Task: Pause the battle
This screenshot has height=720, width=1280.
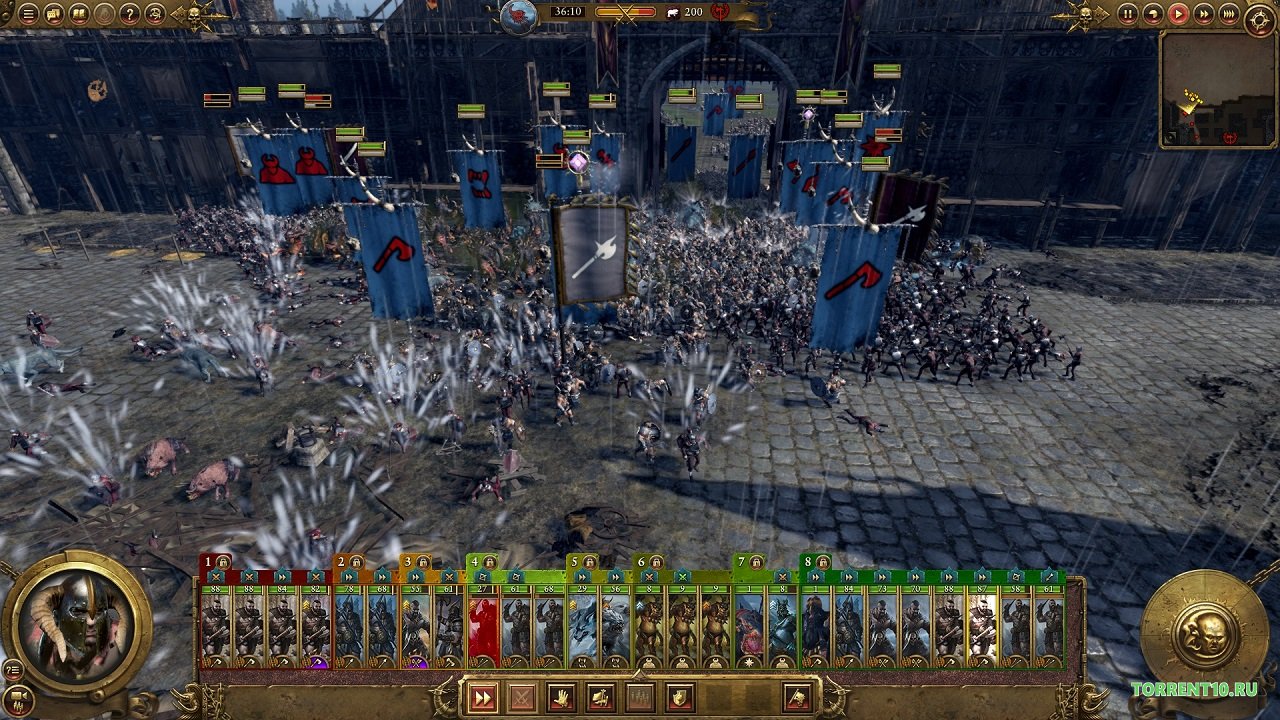Action: click(x=1128, y=14)
